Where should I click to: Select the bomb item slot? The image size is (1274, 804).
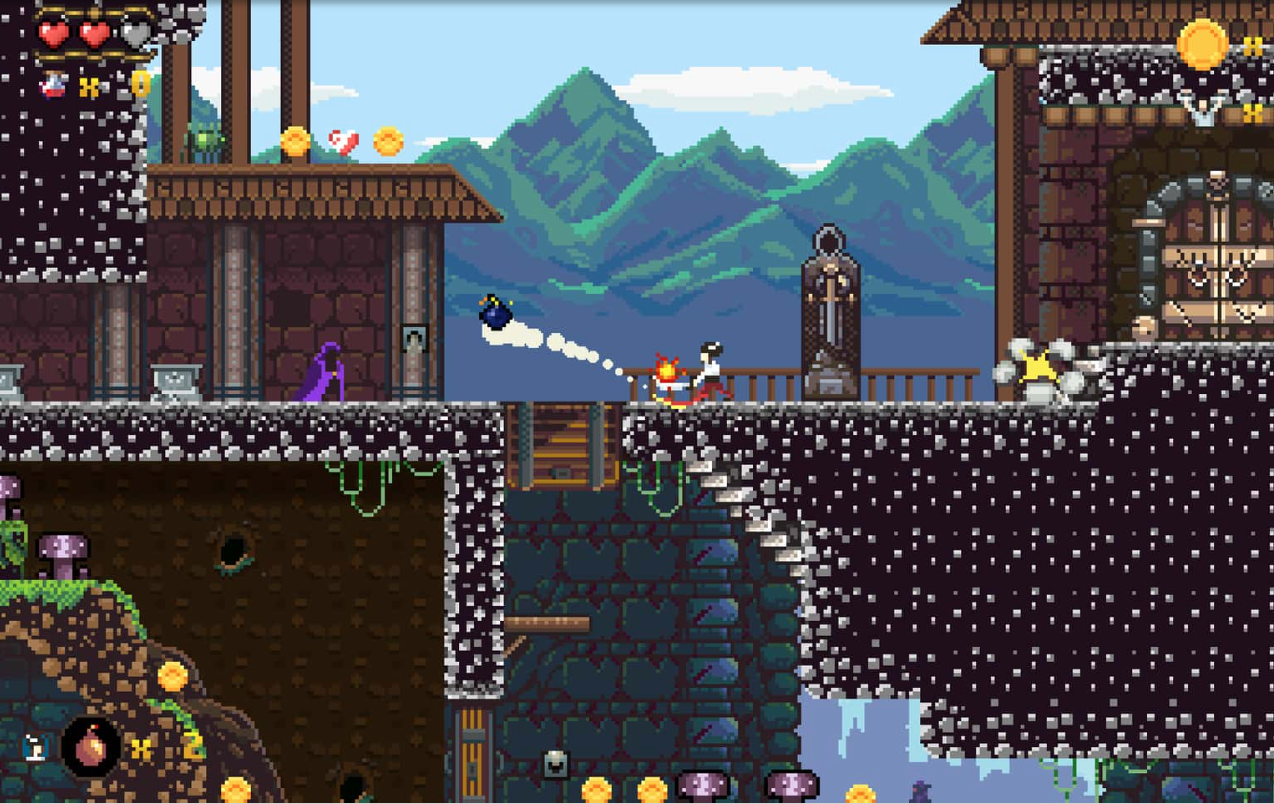[91, 746]
